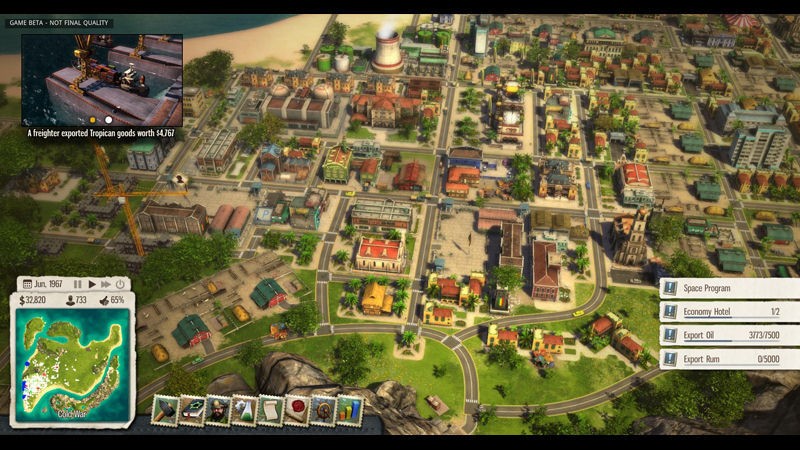The width and height of the screenshot is (800, 450).
Task: Set game to normal play speed
Action: (92, 285)
